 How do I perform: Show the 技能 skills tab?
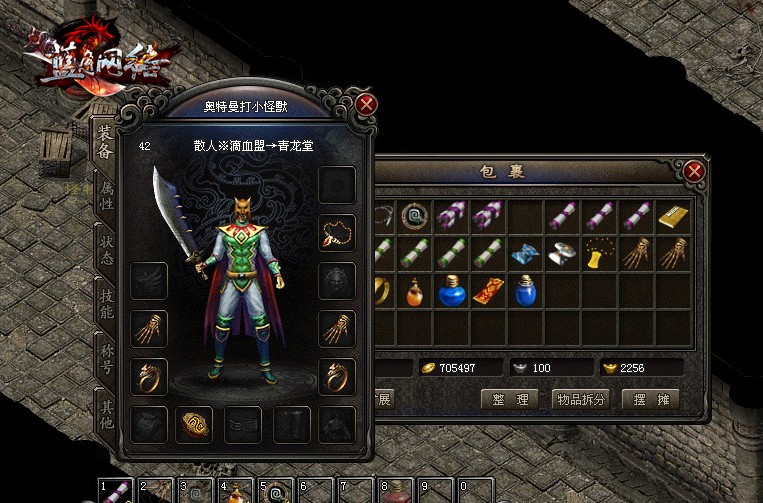[105, 301]
